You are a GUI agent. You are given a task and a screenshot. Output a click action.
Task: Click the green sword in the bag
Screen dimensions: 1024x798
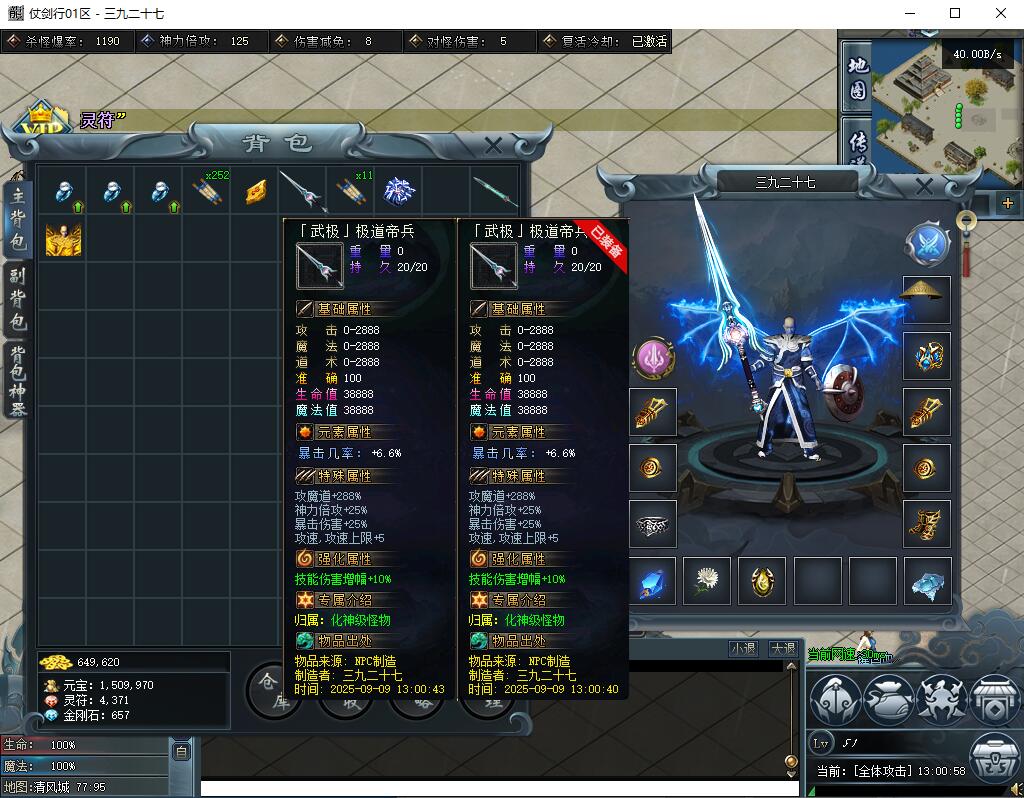(495, 190)
